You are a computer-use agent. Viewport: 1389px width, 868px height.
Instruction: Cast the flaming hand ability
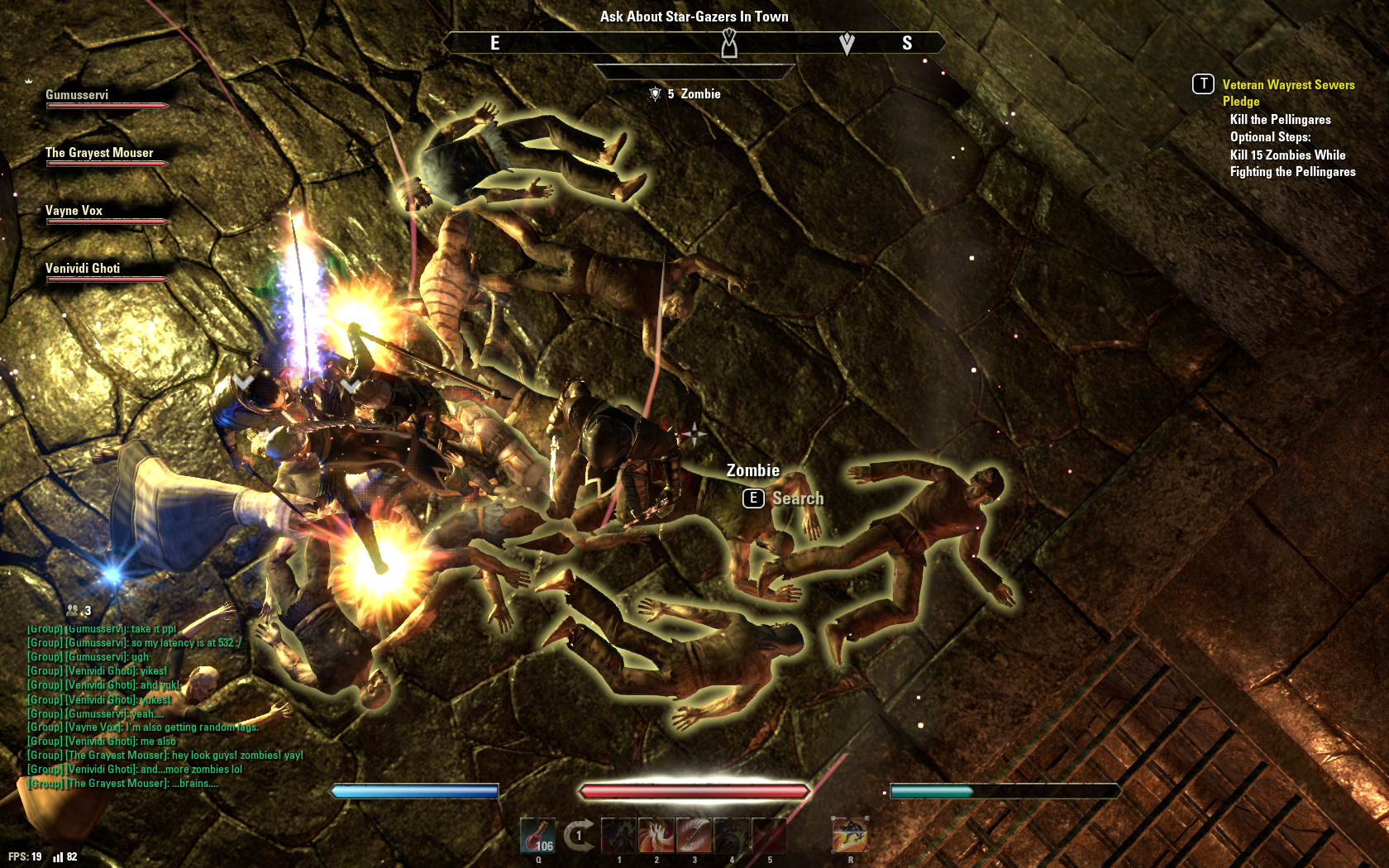click(x=657, y=835)
